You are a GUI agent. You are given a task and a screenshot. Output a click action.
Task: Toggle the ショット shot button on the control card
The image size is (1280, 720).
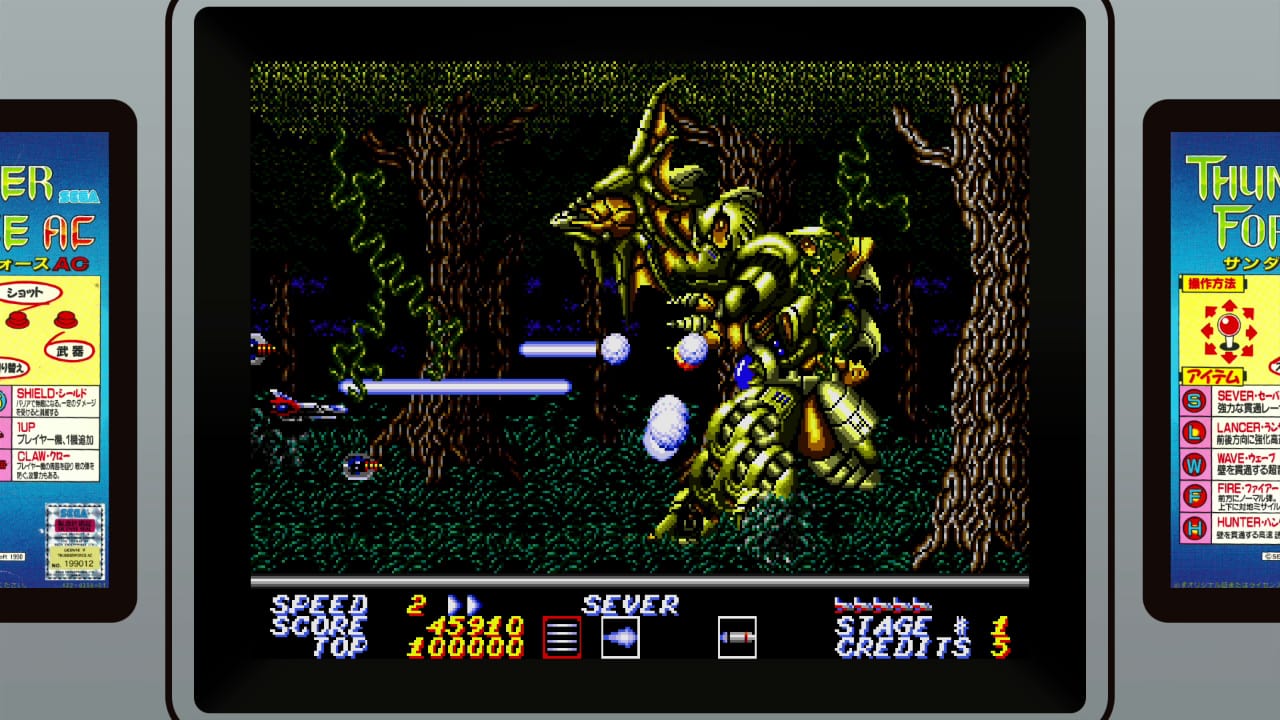click(17, 321)
